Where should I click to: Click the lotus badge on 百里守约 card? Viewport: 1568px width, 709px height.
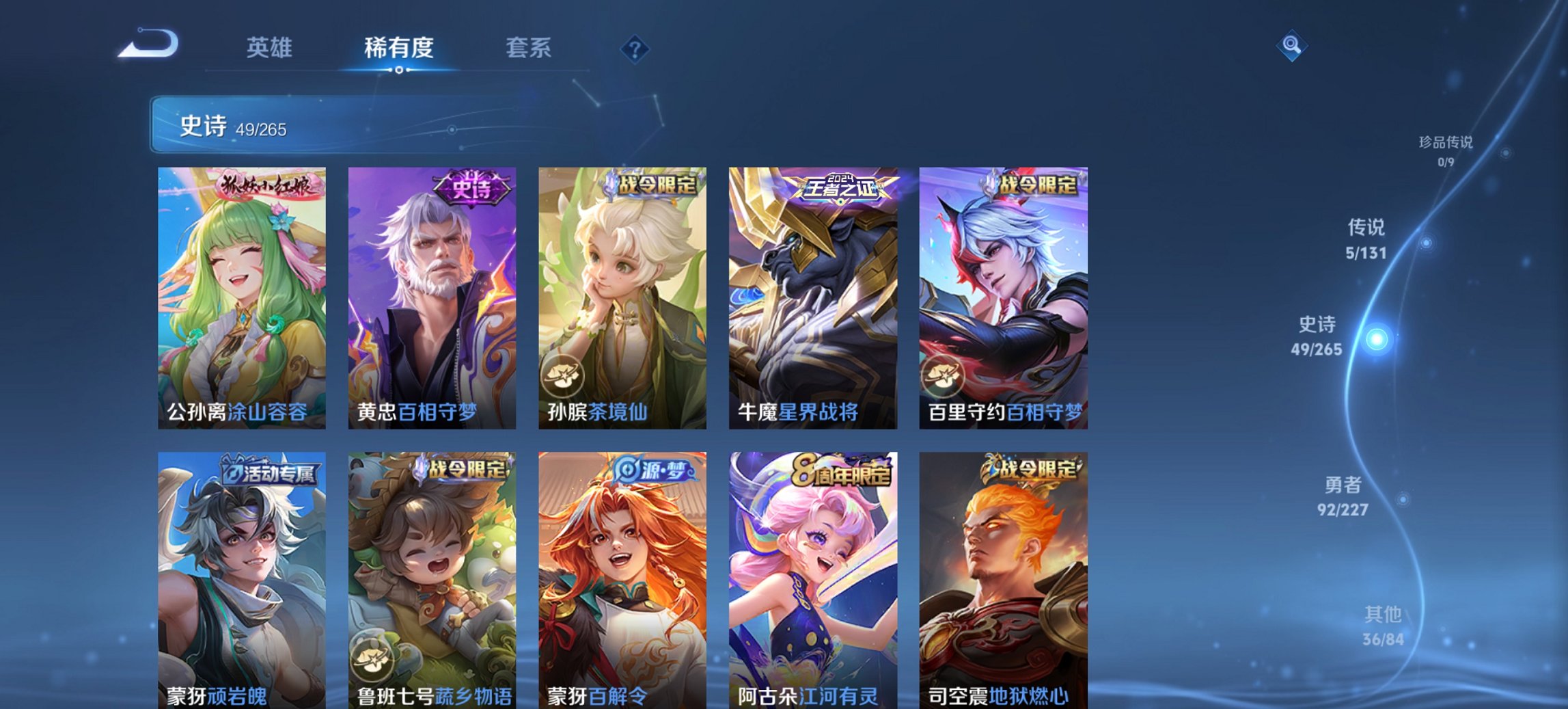tap(945, 377)
